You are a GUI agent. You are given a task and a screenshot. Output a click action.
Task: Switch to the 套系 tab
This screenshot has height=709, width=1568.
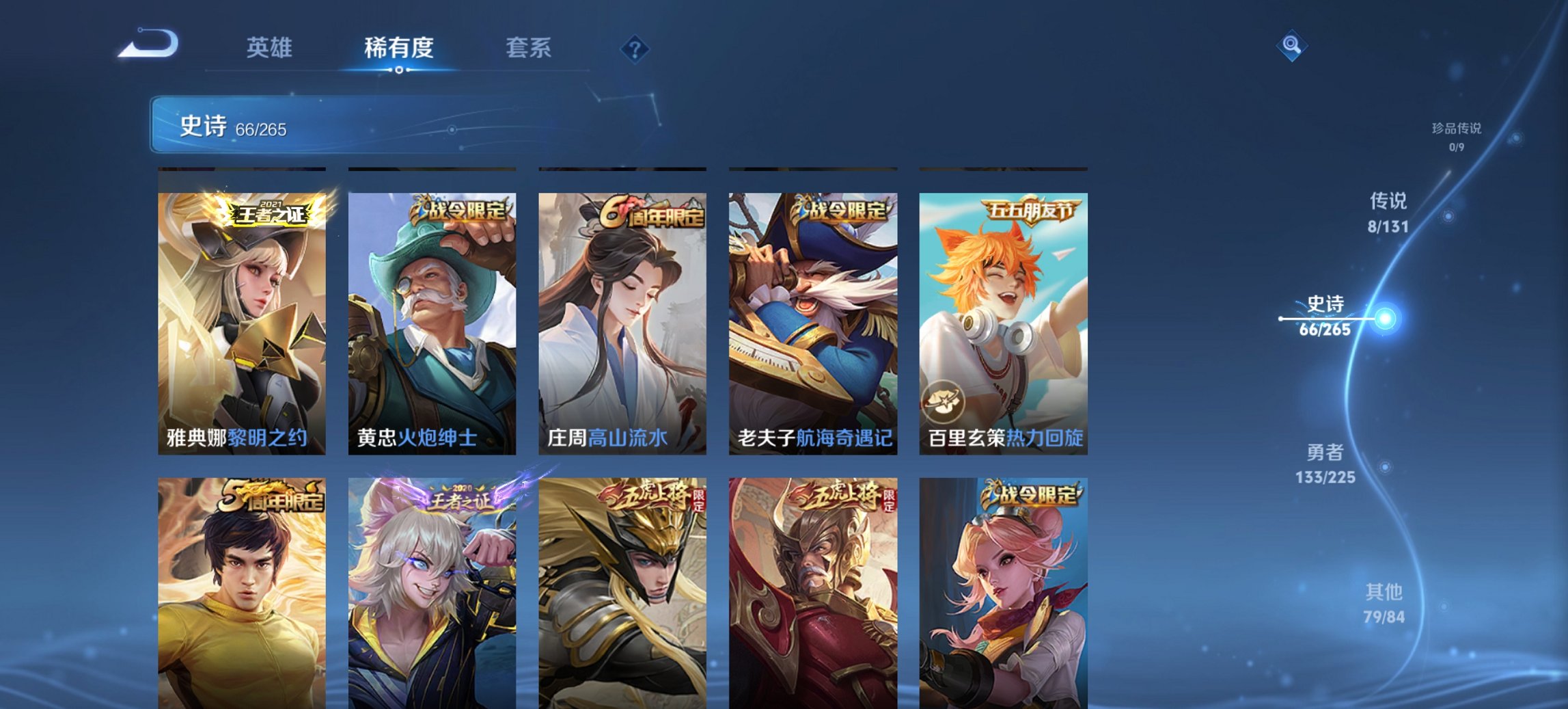point(529,48)
